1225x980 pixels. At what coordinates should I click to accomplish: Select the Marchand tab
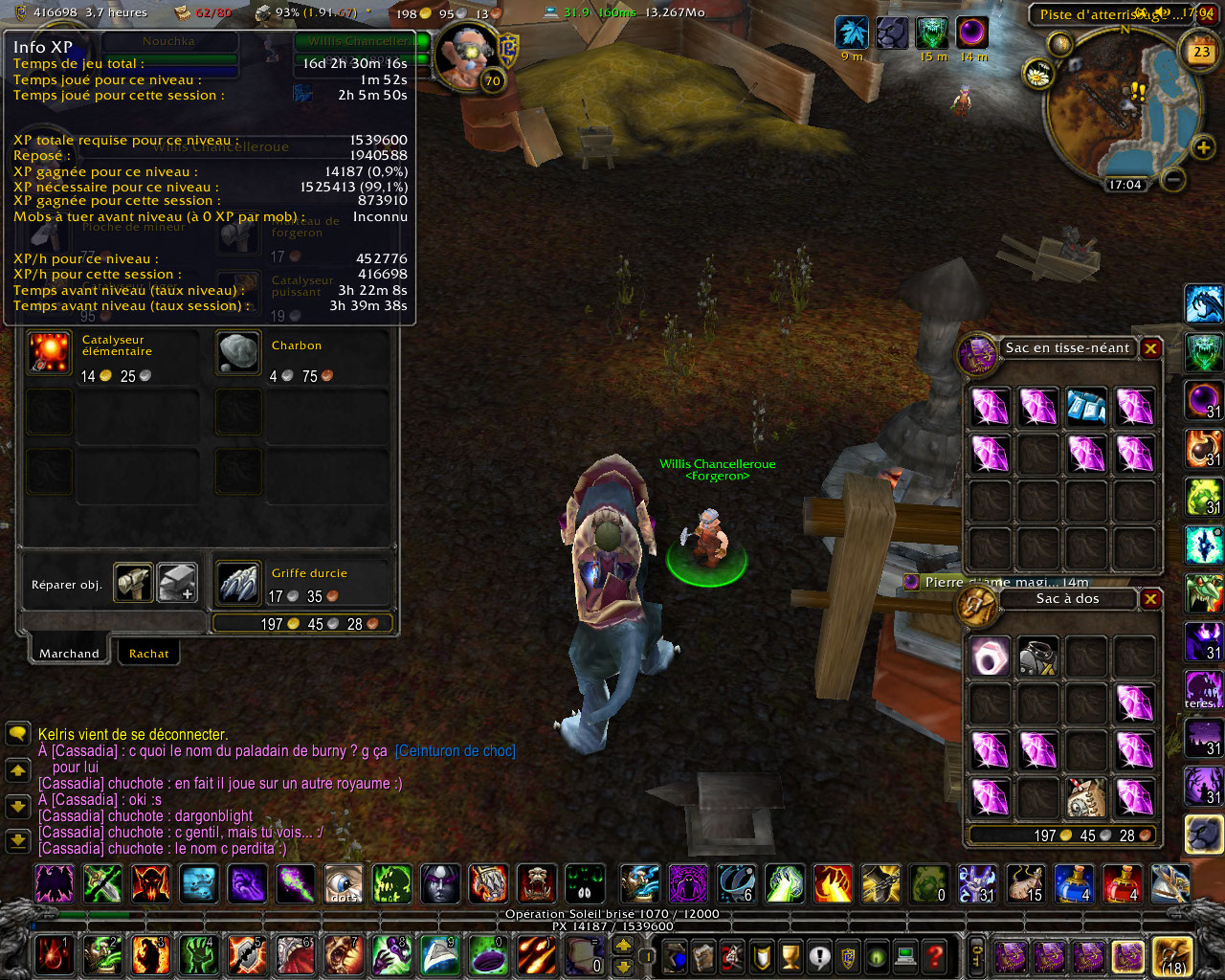69,654
